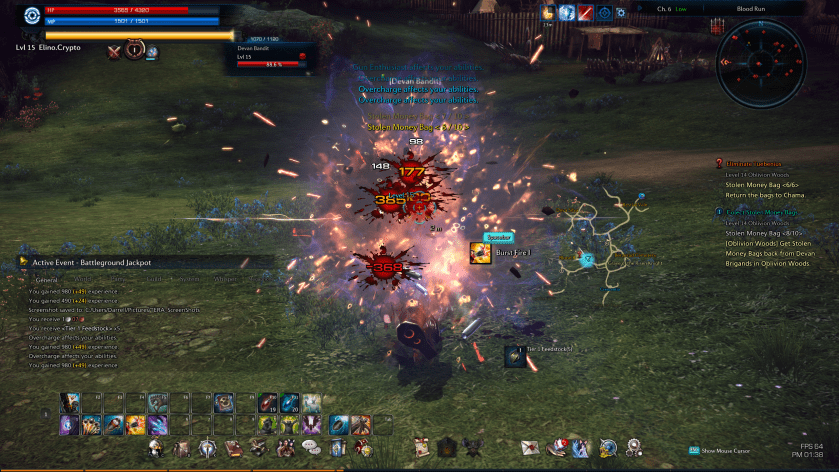Open the envelope mail icon
Screen dimensions: 839x472
point(529,447)
